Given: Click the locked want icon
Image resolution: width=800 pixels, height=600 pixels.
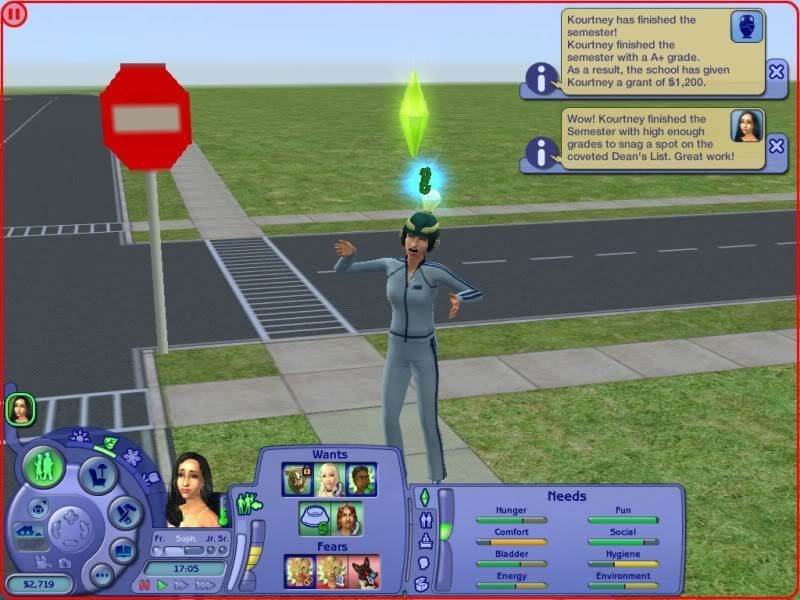Looking at the screenshot, I should click(x=298, y=479).
